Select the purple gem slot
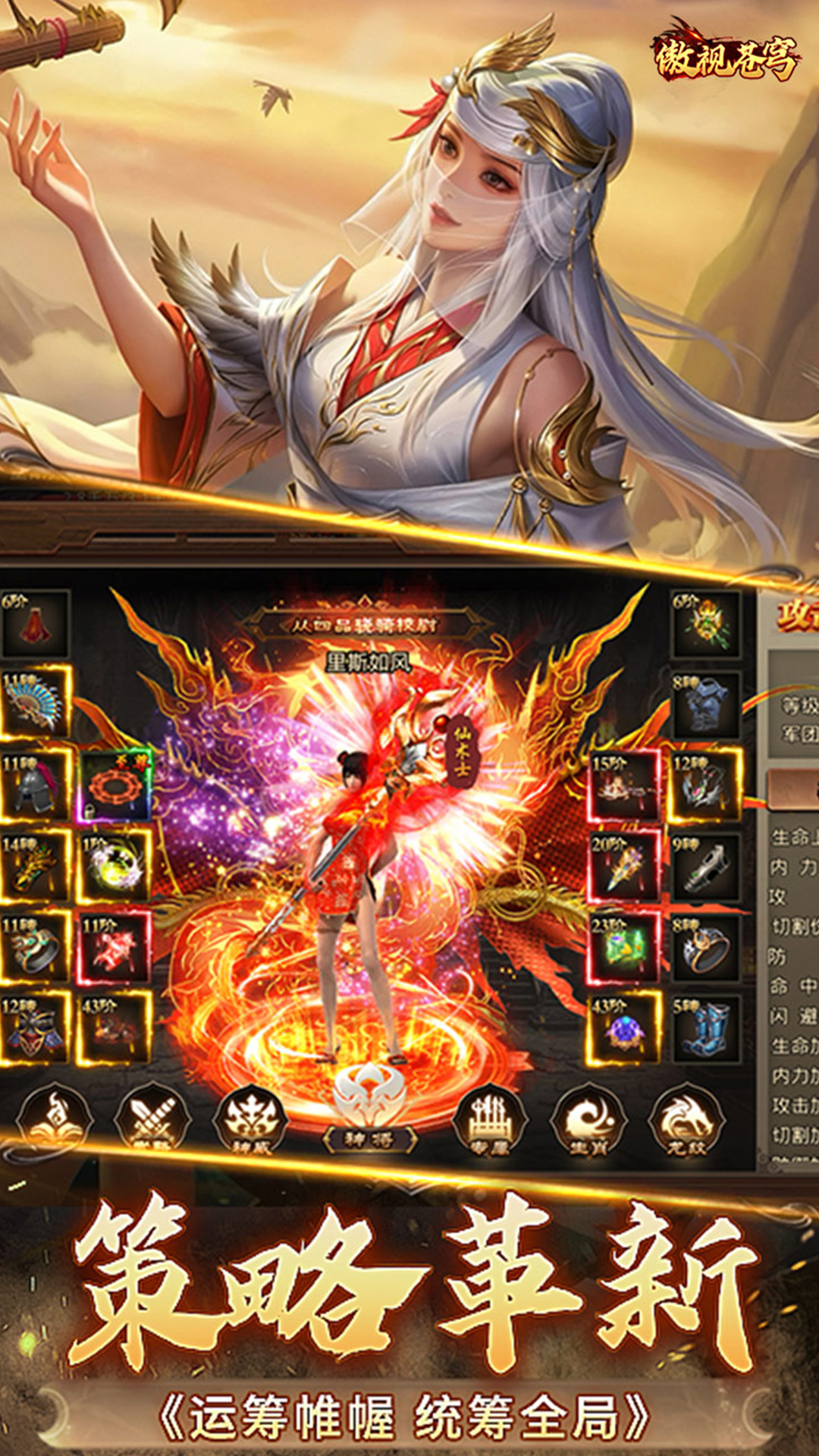This screenshot has height=1456, width=819. pos(623,1029)
